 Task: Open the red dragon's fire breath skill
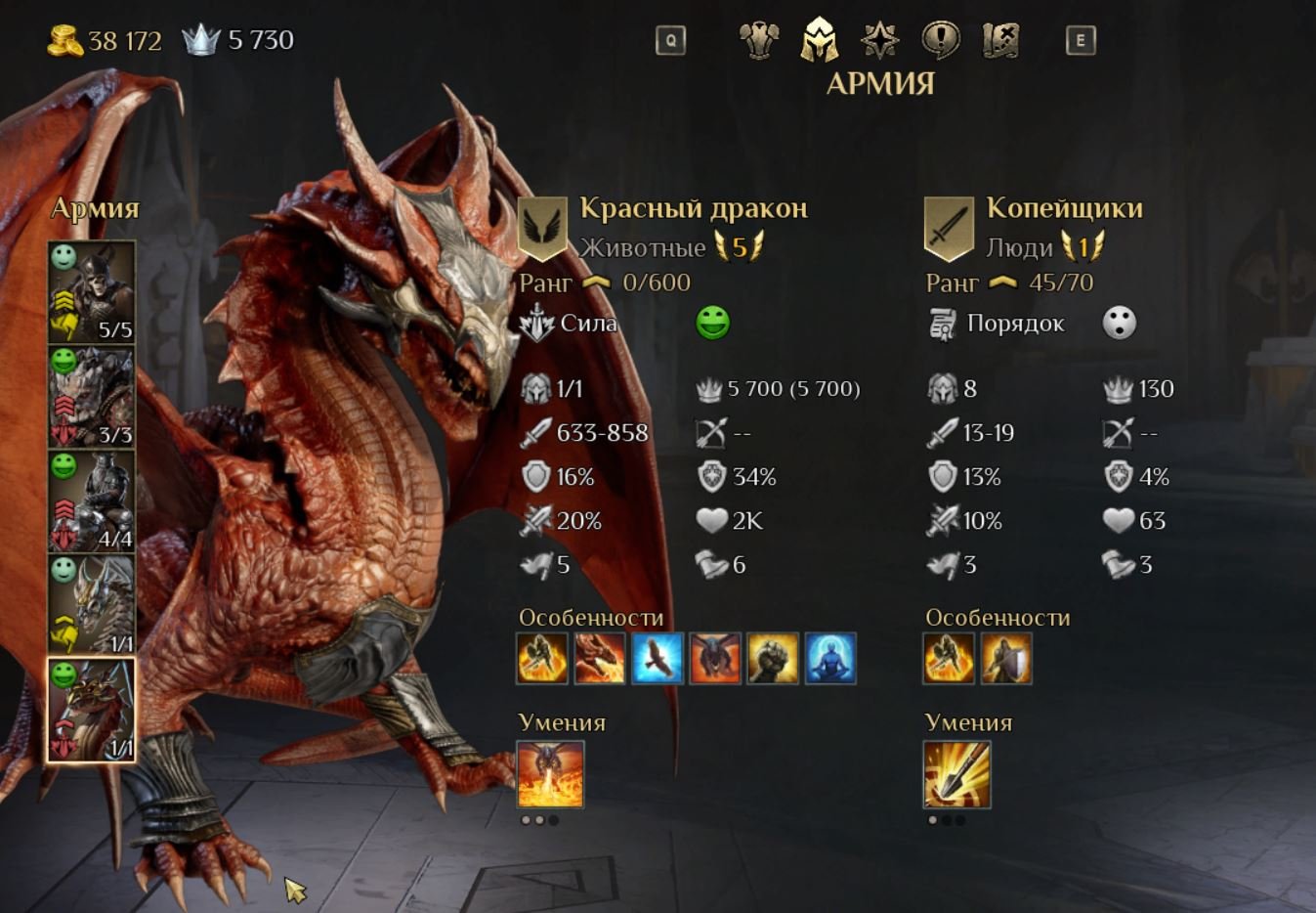point(551,774)
